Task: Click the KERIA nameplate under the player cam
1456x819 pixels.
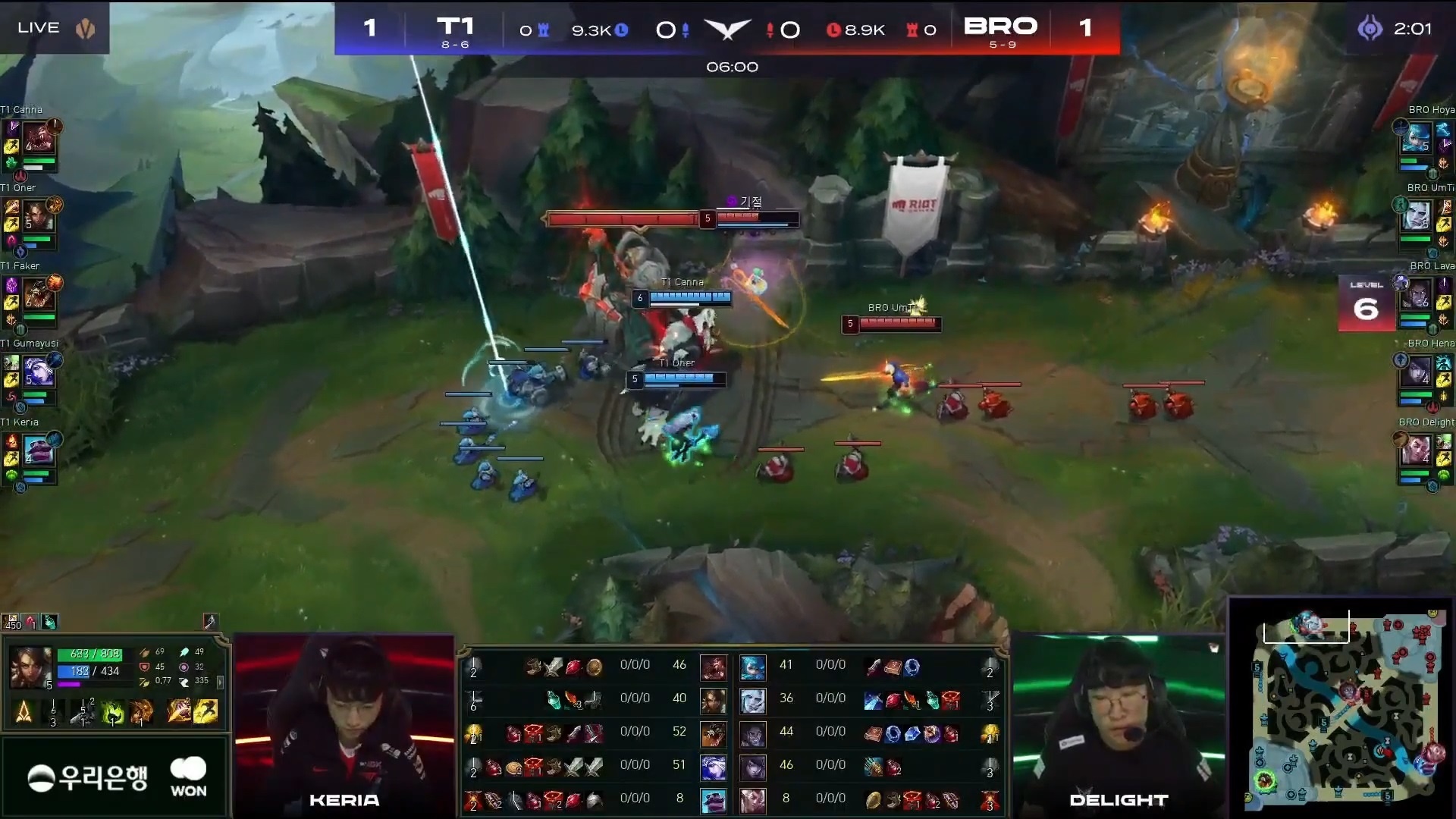Action: (x=345, y=799)
